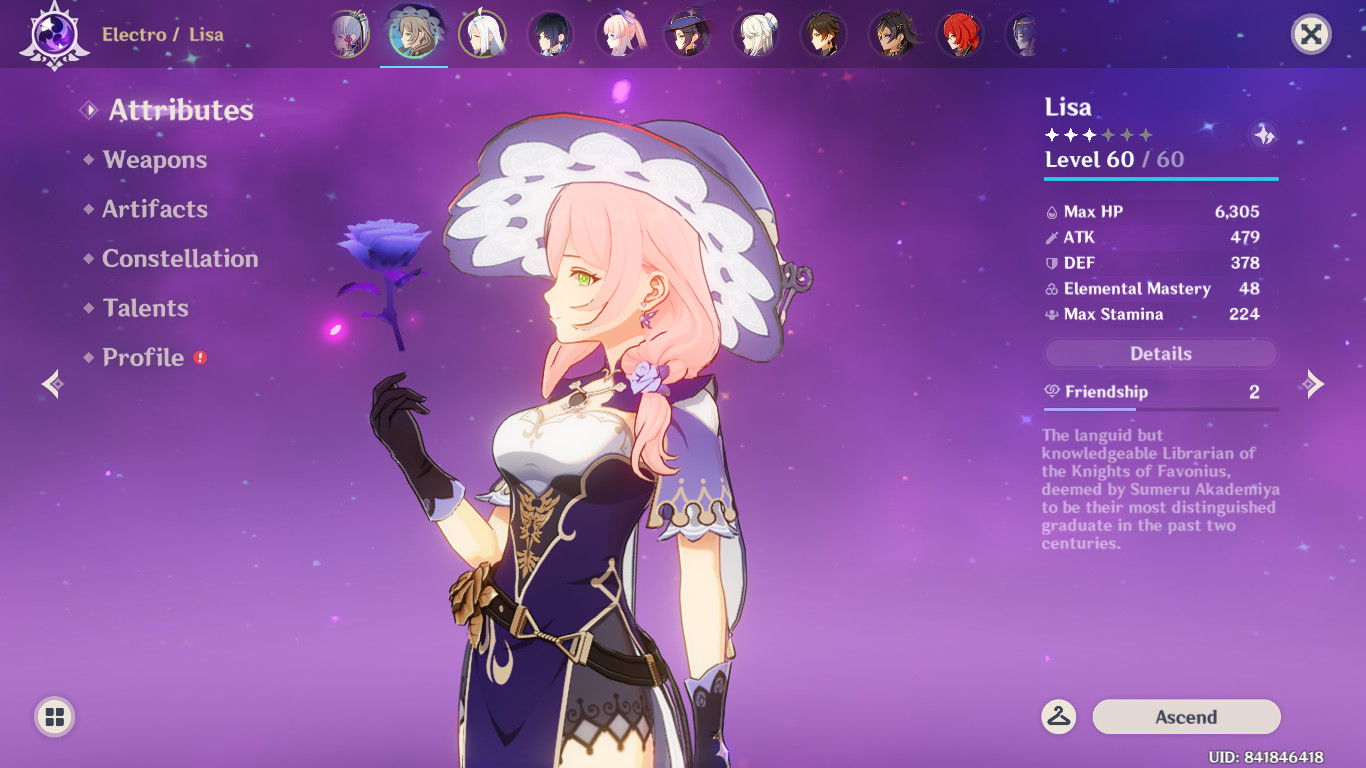Open the wardrobe using the clothes hanger icon
The image size is (1366, 768).
tap(1059, 716)
